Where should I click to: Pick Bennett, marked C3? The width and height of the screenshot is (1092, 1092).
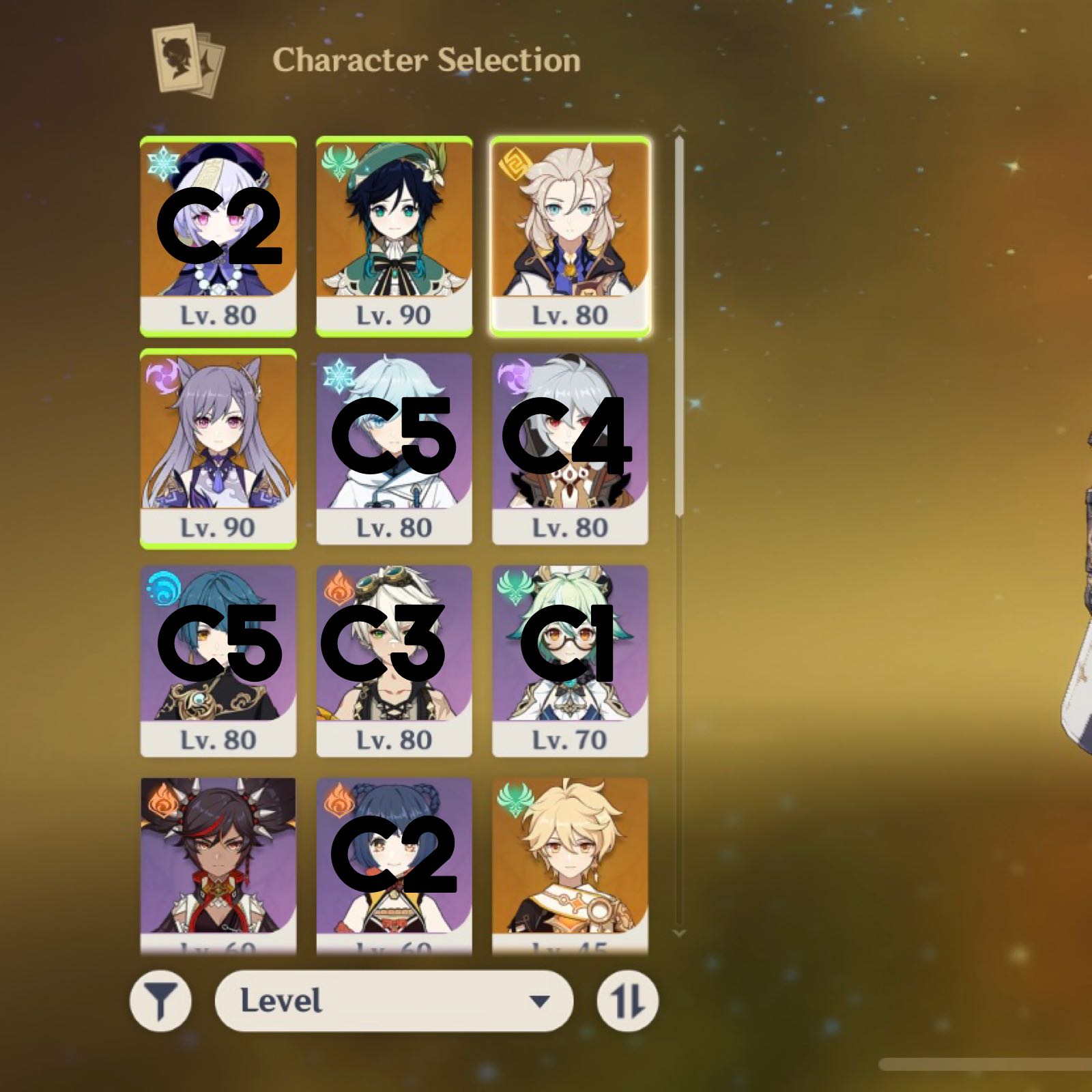394,660
